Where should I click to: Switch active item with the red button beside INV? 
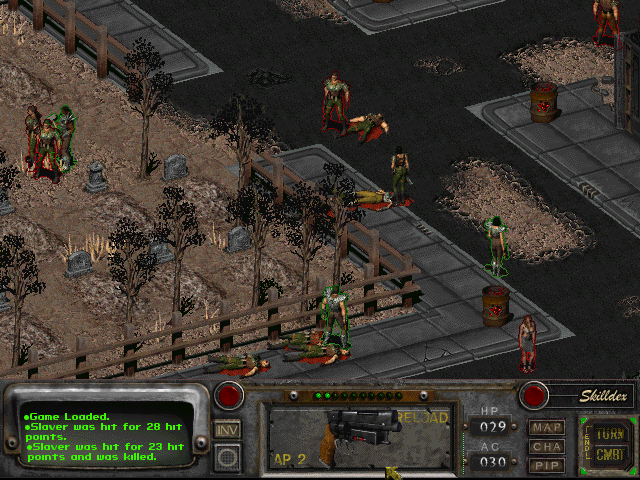(230, 395)
